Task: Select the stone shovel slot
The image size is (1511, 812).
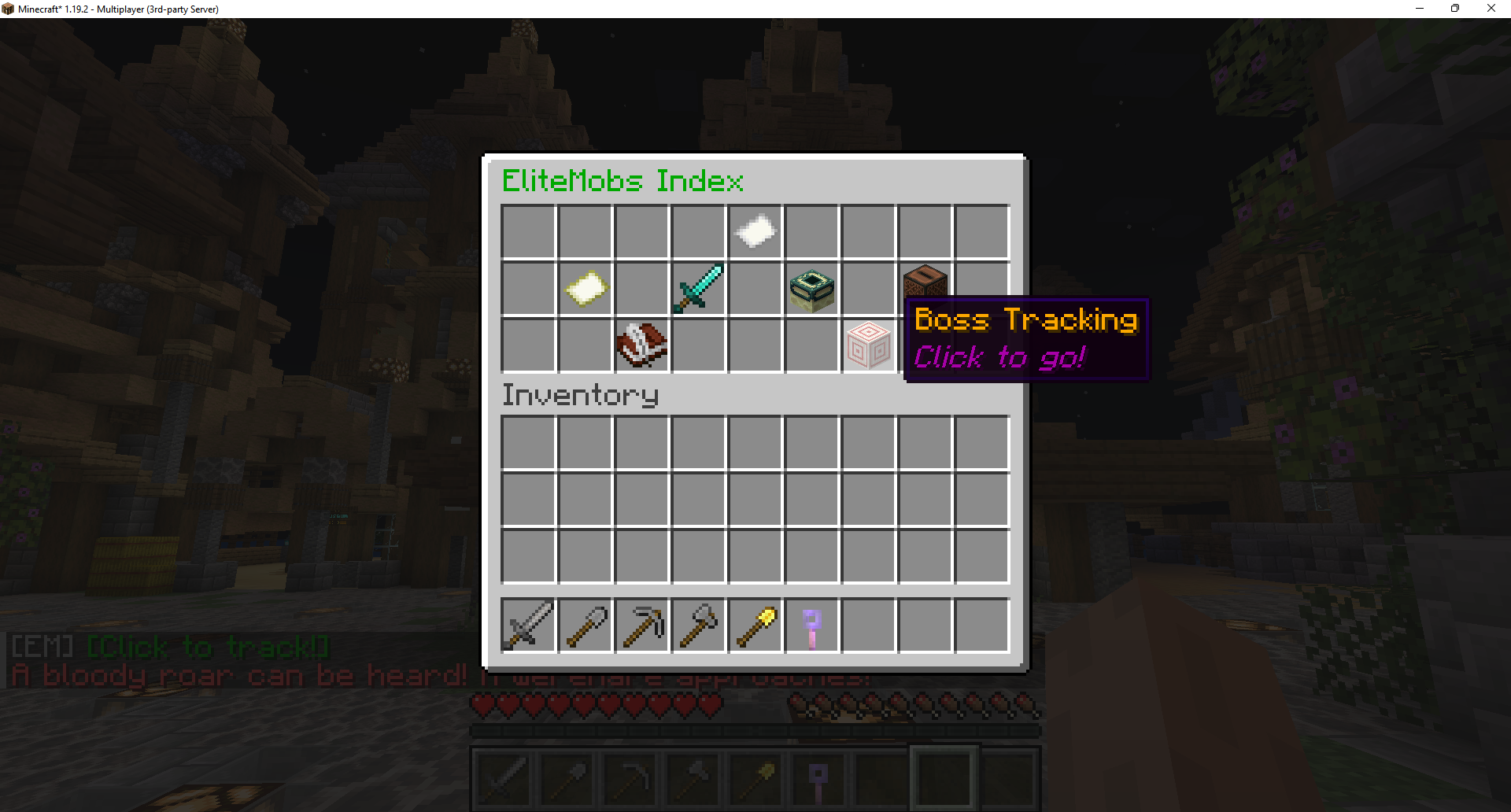Action: pyautogui.click(x=586, y=626)
